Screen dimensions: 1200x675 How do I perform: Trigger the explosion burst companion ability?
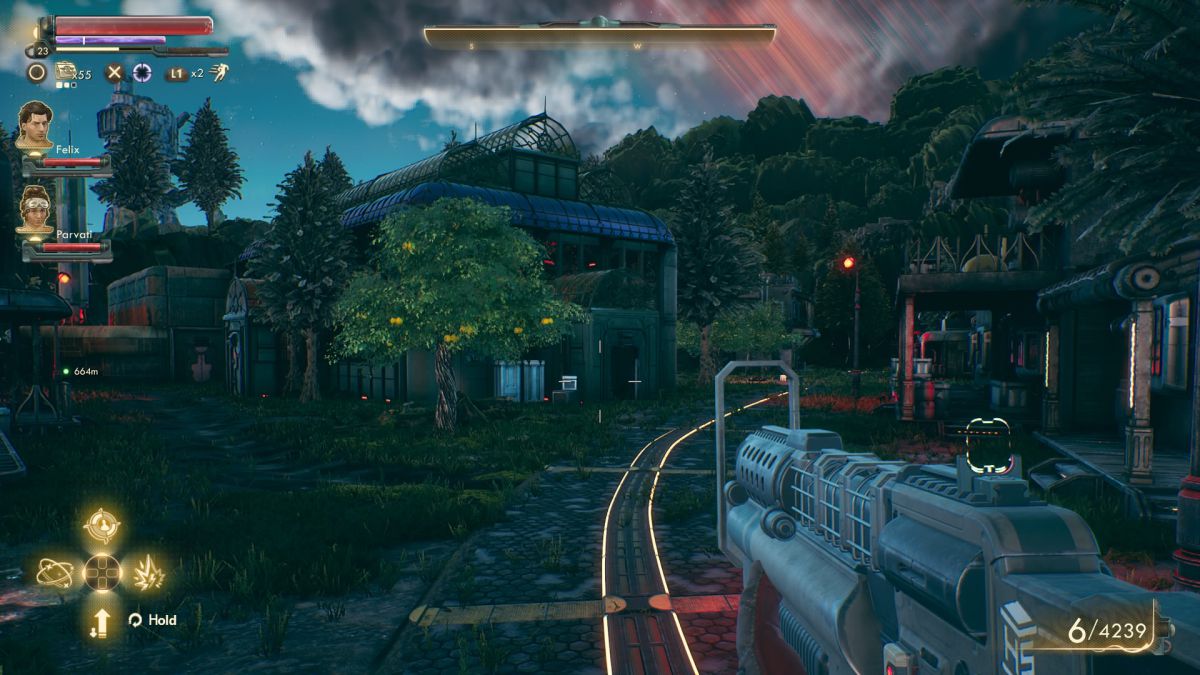(x=149, y=572)
